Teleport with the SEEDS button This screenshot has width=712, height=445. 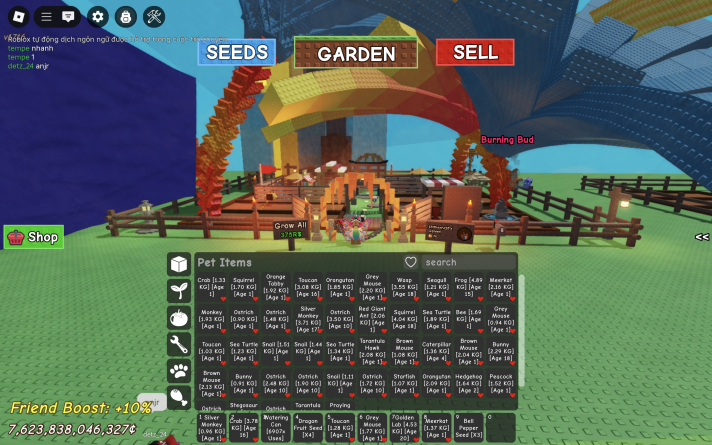pyautogui.click(x=237, y=52)
